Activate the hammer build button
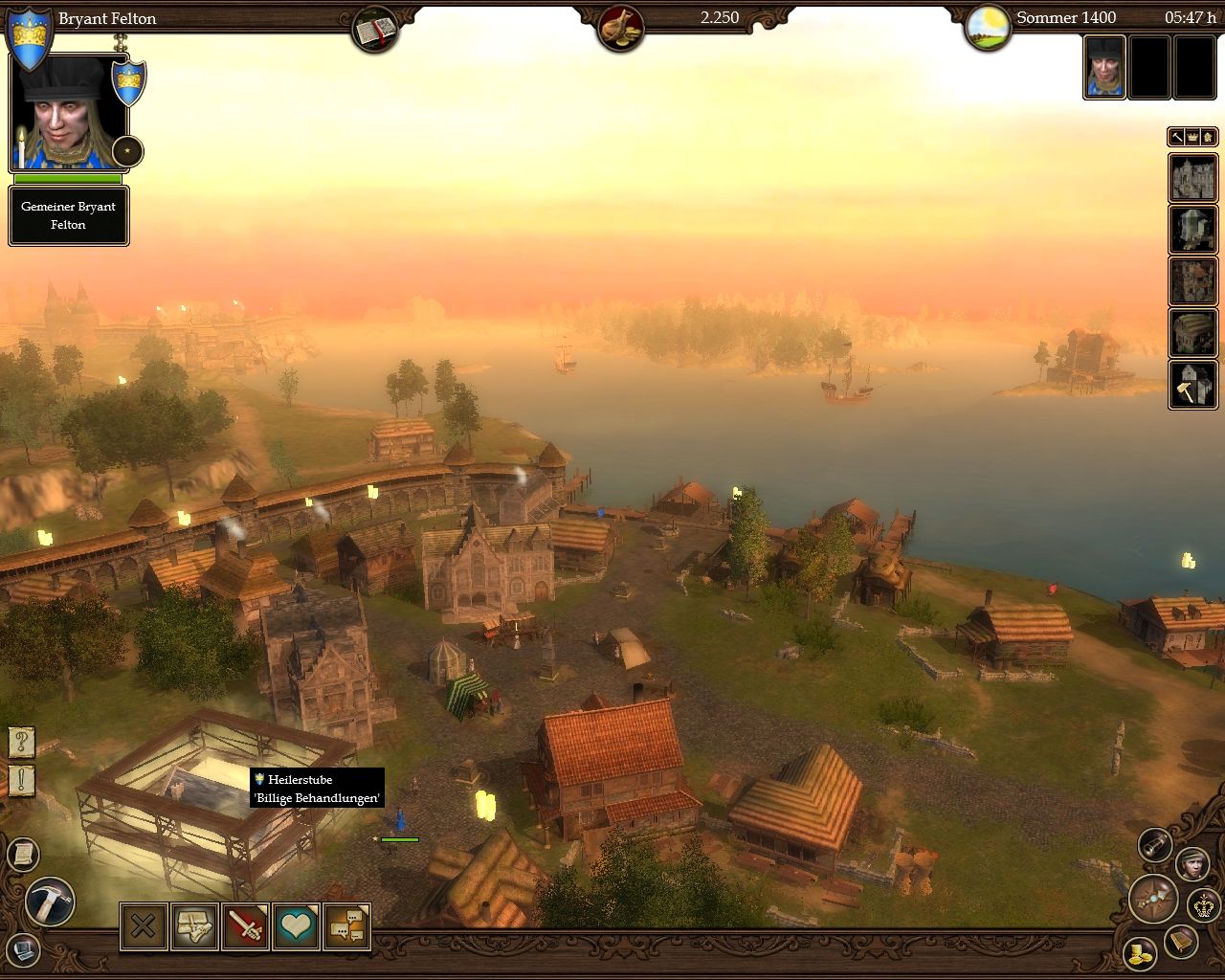1225x980 pixels. coord(50,902)
